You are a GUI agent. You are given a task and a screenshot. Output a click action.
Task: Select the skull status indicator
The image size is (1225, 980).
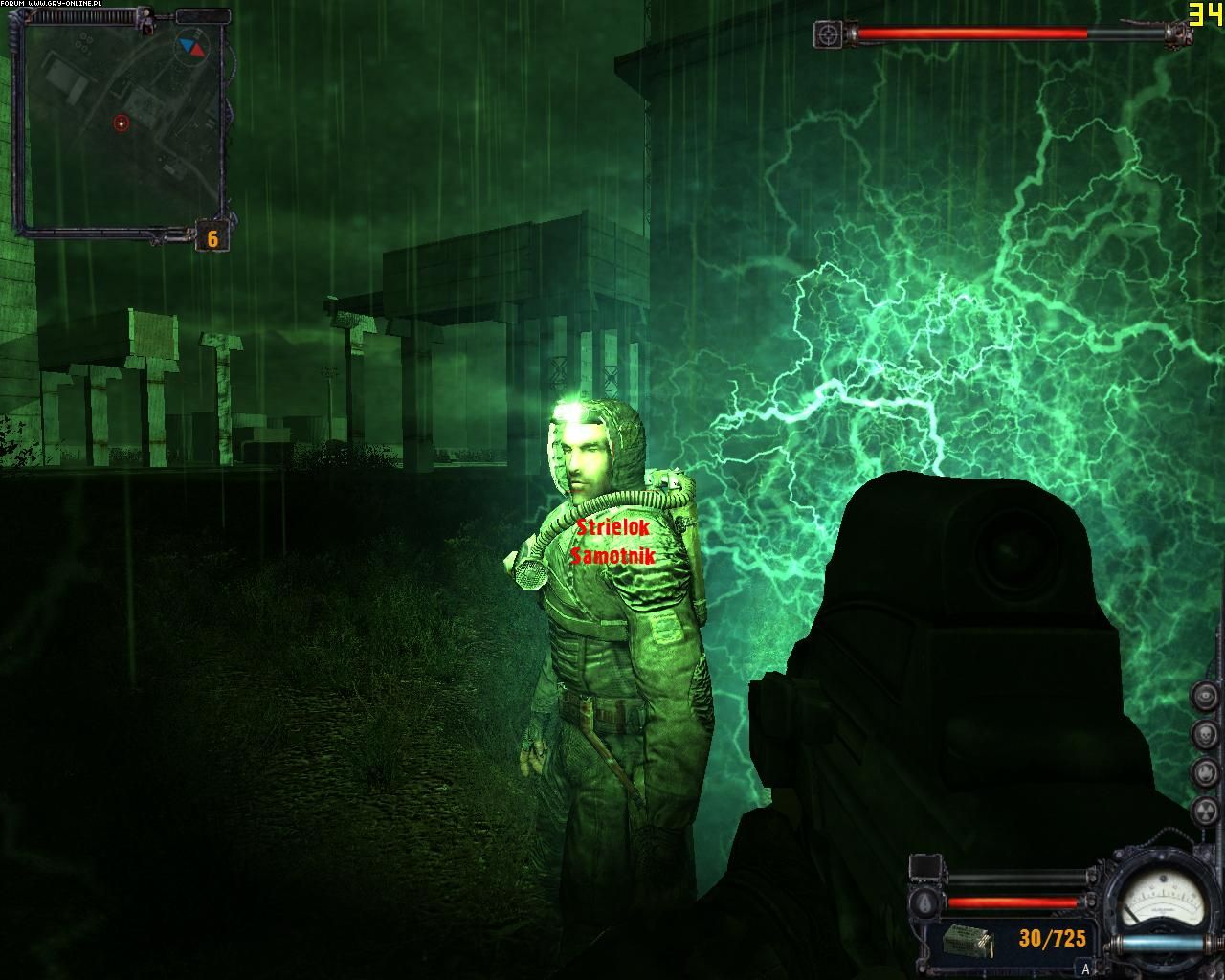(1205, 734)
